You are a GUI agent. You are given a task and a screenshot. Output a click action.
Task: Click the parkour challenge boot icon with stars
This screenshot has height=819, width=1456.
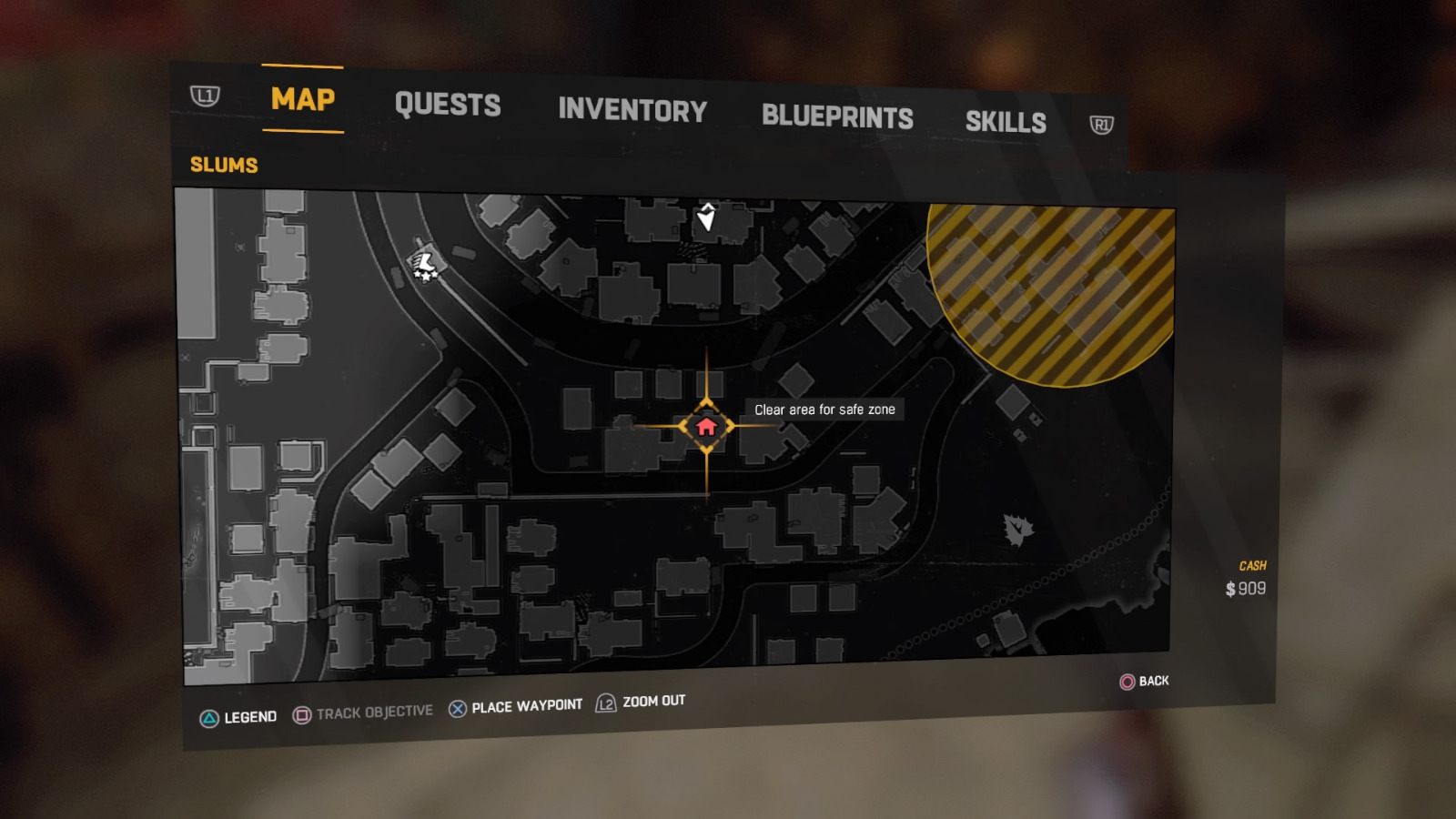[423, 266]
